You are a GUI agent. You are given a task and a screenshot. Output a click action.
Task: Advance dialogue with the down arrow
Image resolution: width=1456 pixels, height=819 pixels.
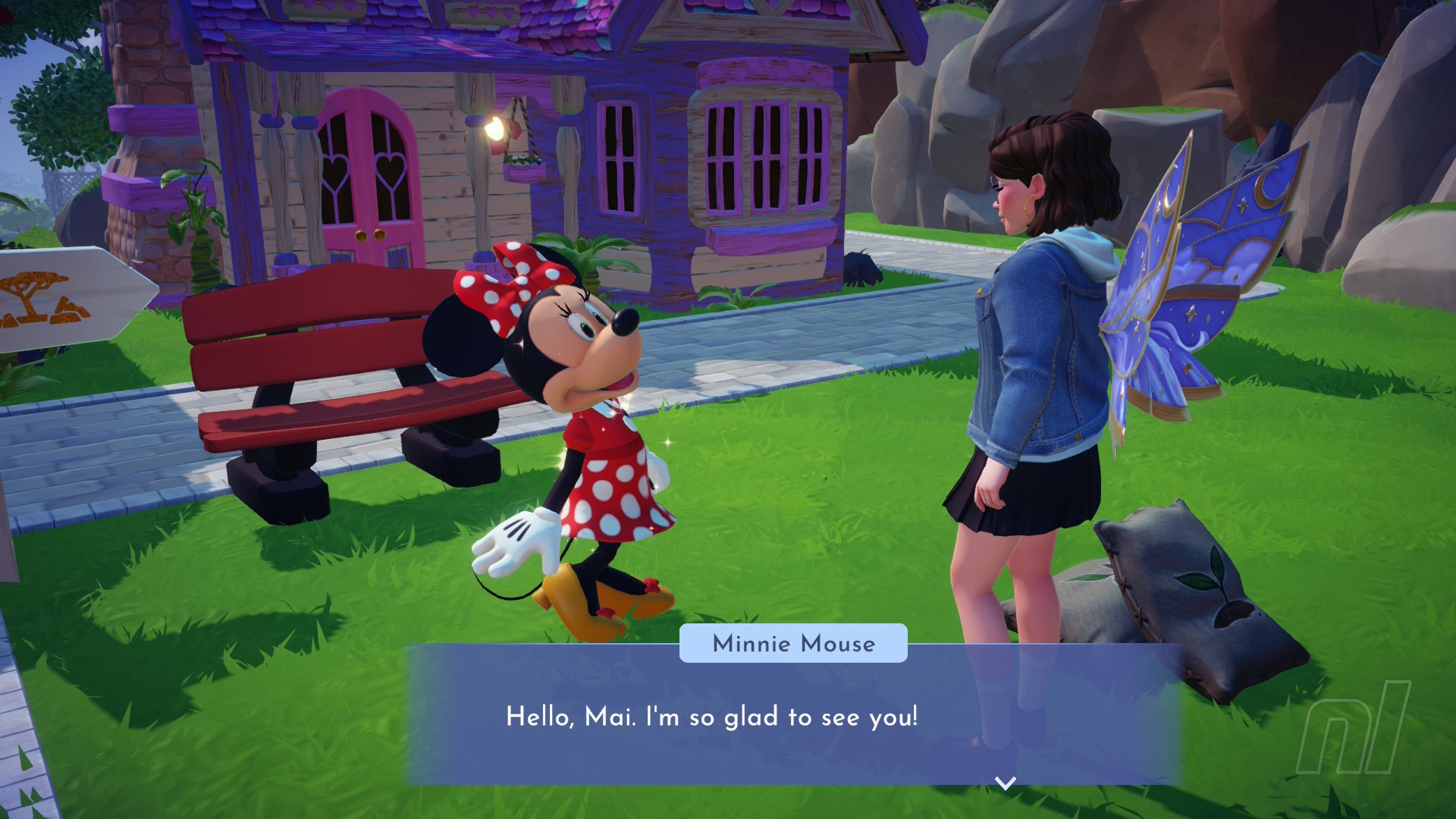point(1005,783)
